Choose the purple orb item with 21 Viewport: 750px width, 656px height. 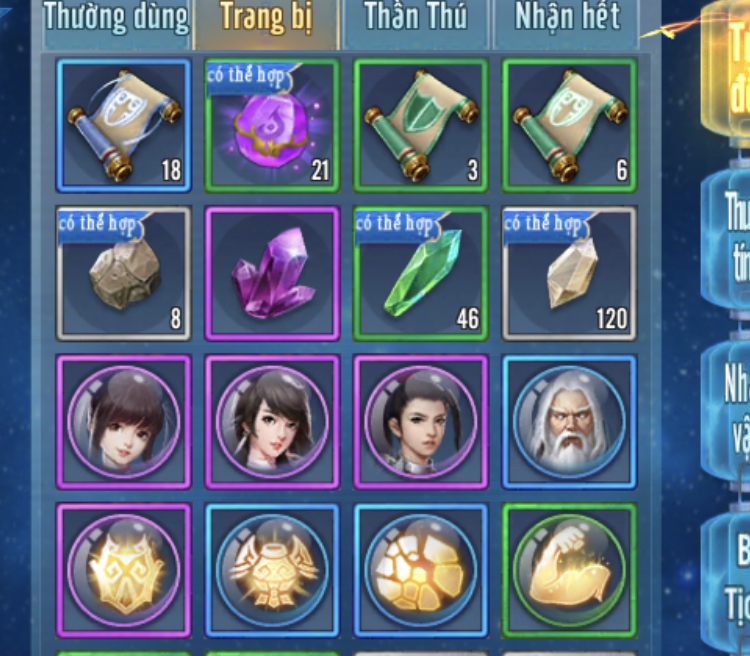272,125
